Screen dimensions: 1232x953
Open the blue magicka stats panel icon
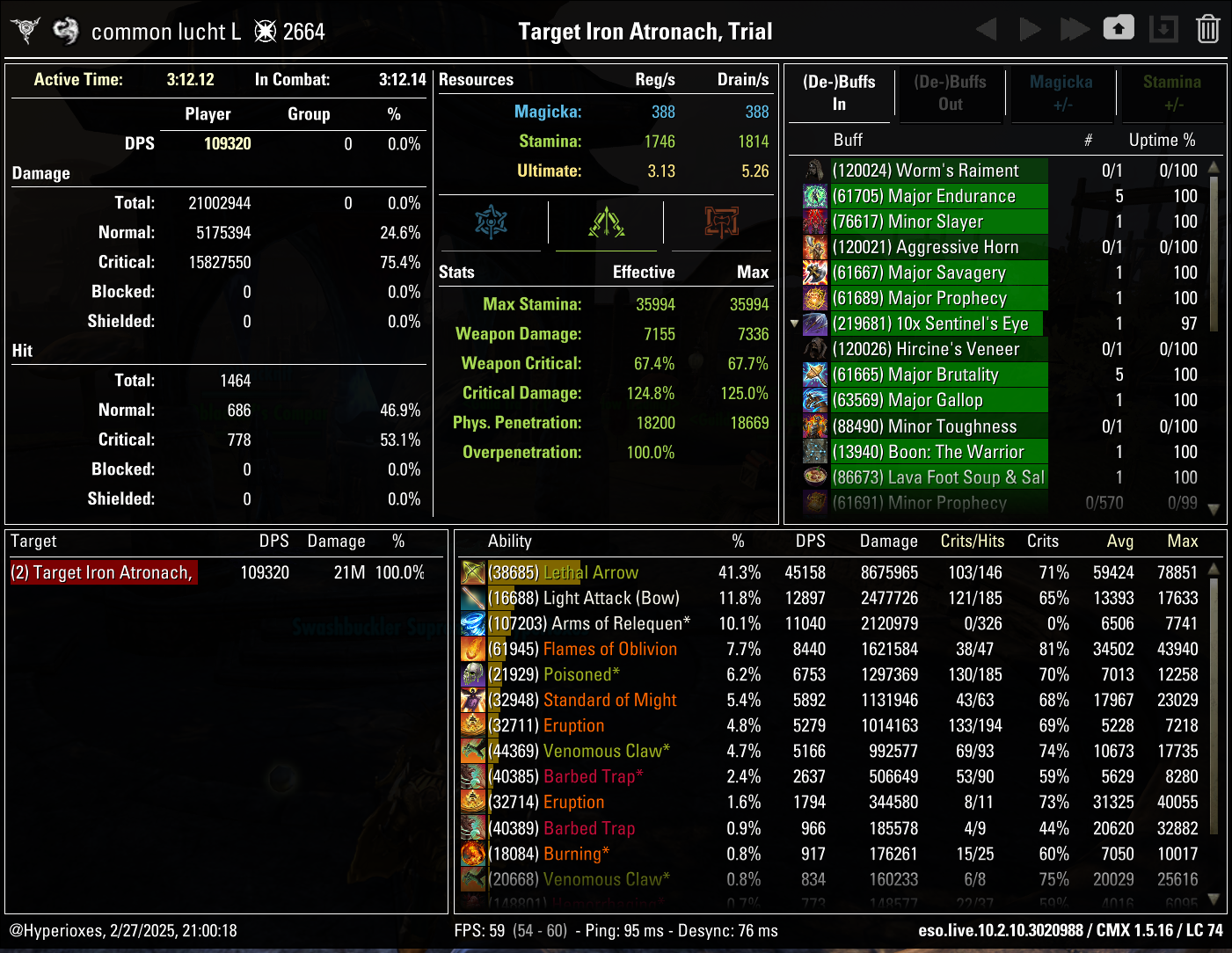(x=492, y=222)
